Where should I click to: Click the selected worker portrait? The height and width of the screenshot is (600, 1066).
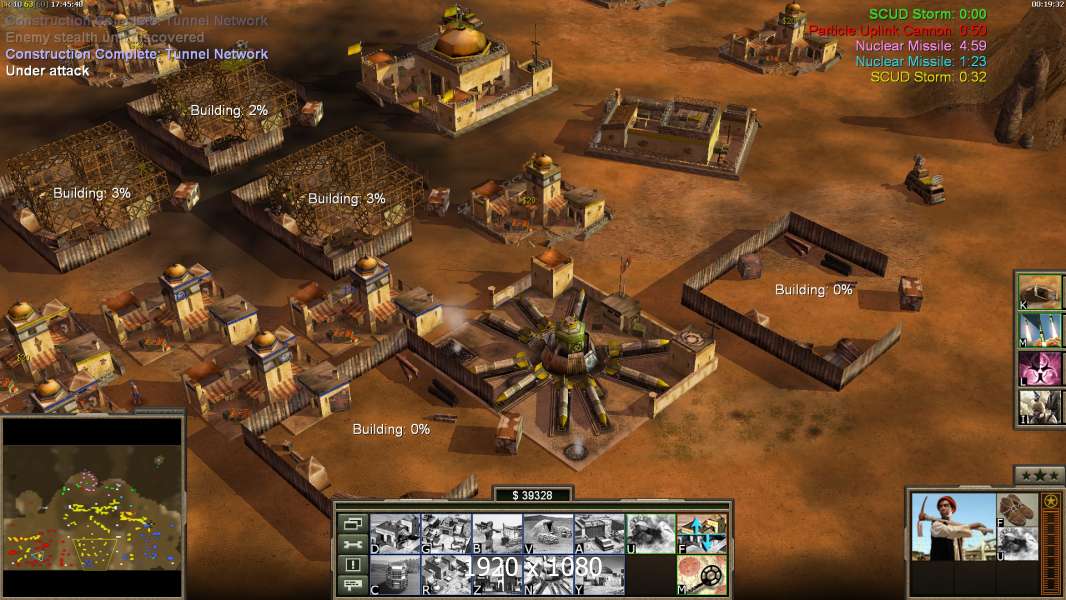953,527
